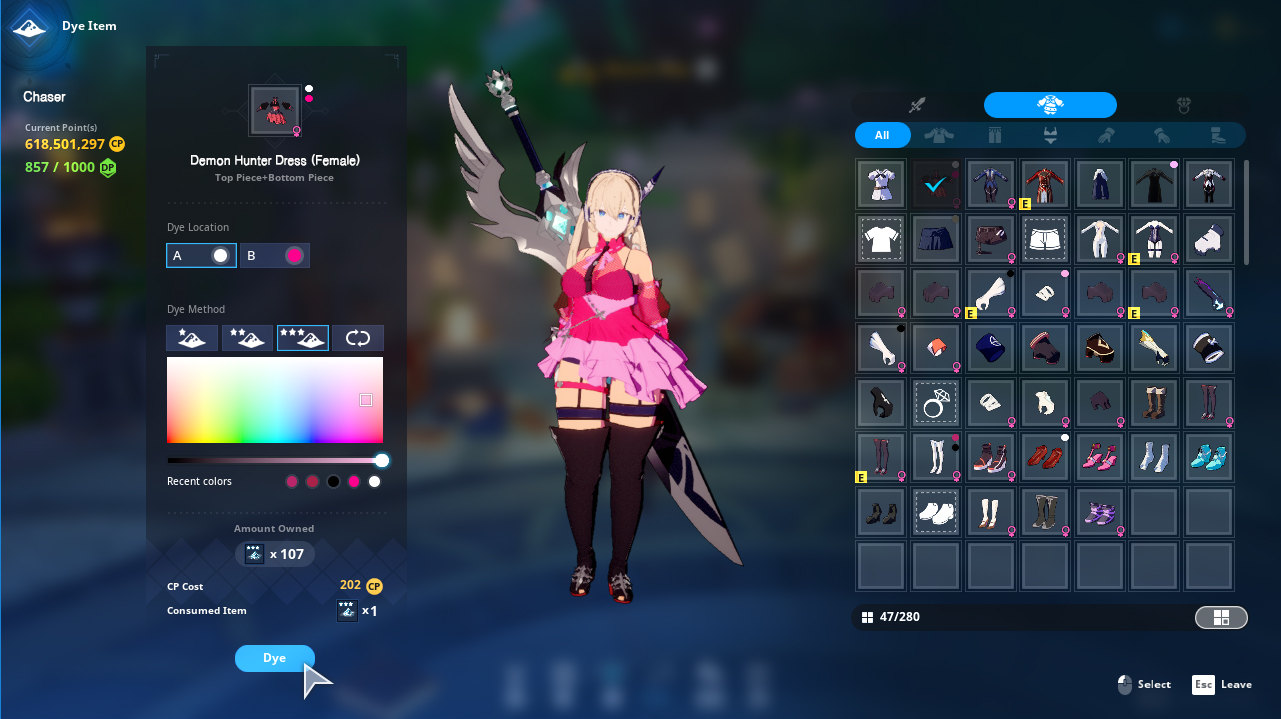
Task: Click the Dye button
Action: [274, 658]
